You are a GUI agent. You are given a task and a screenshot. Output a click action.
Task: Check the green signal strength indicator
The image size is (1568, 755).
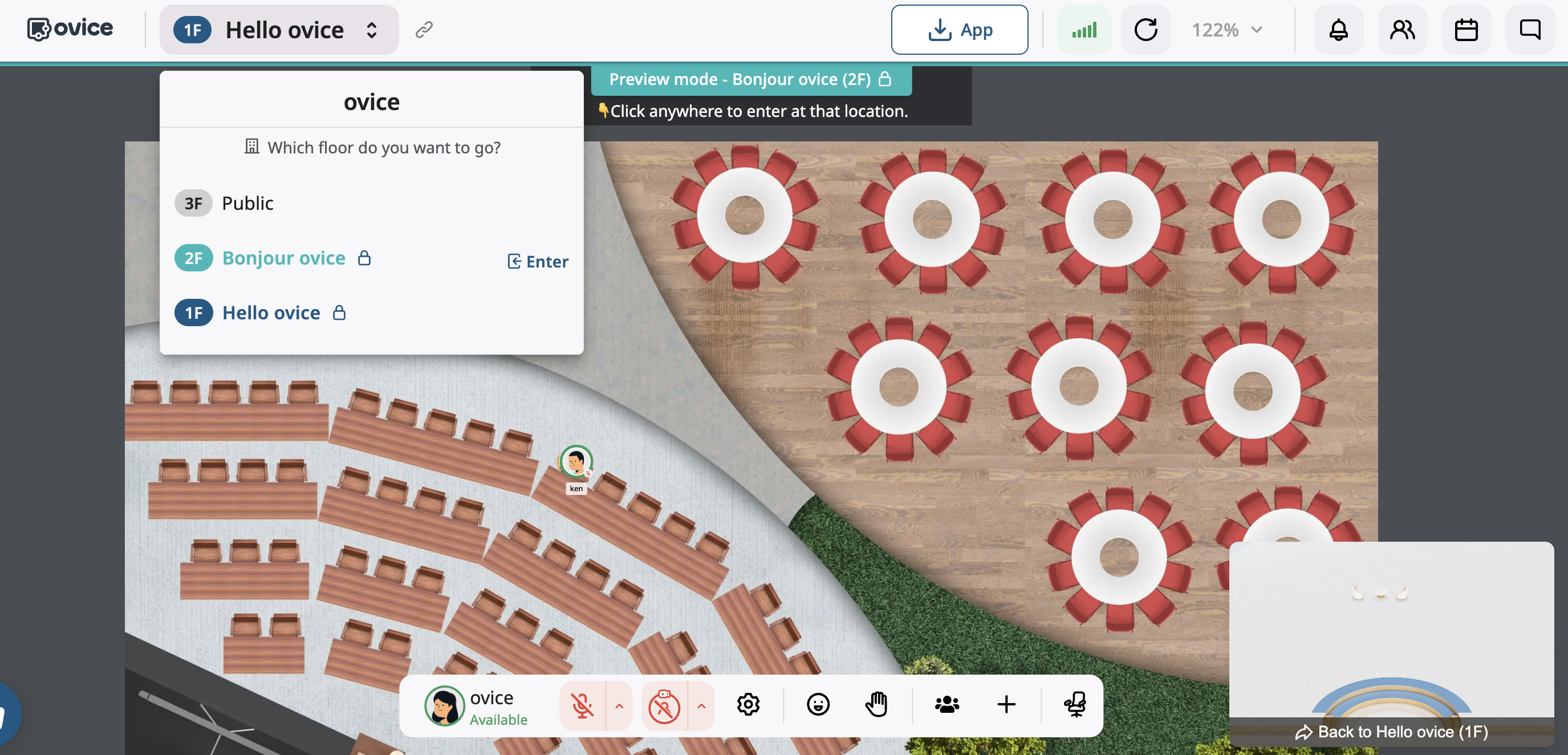1083,30
